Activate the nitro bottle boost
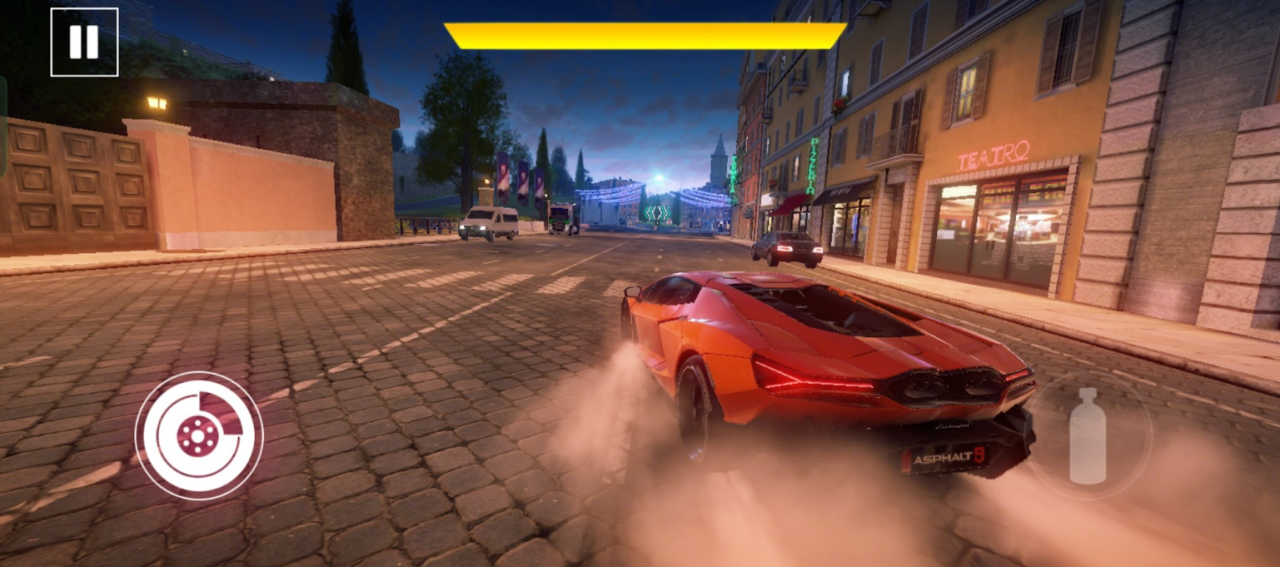Image resolution: width=1280 pixels, height=567 pixels. pyautogui.click(x=1088, y=436)
